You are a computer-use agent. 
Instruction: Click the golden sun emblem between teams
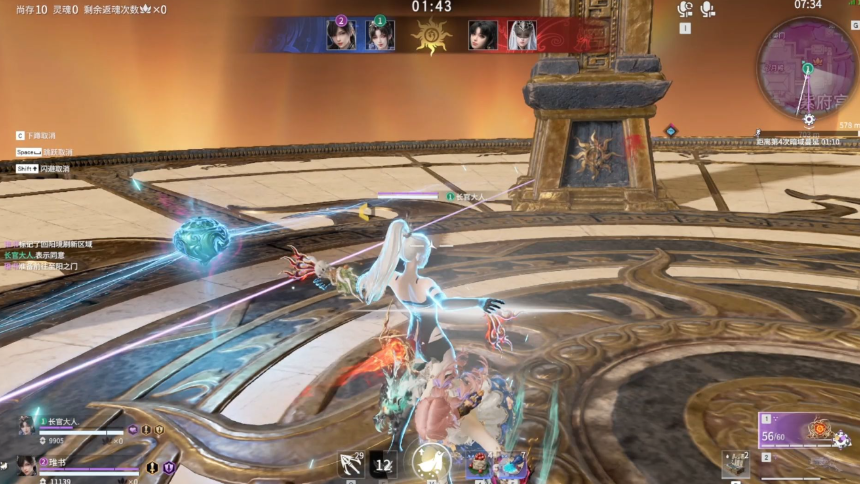431,35
